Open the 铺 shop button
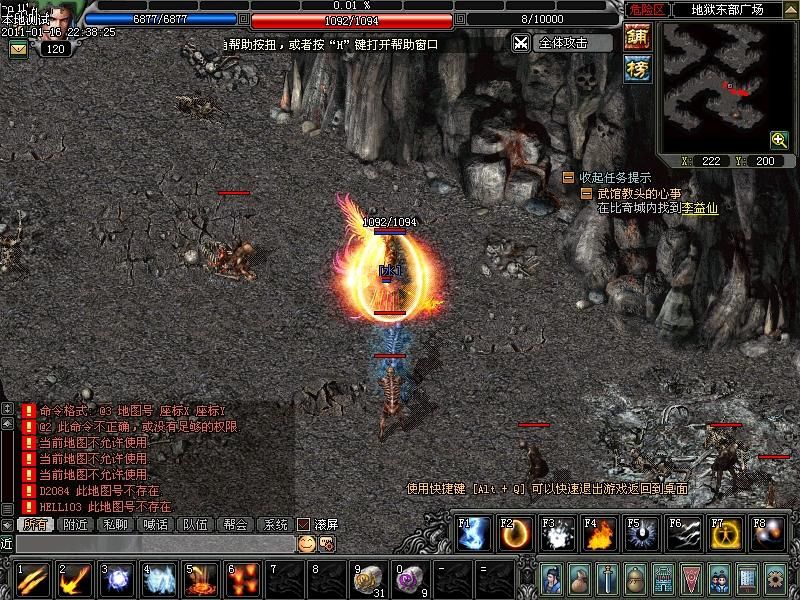Screen dimensions: 800x600 [637, 37]
